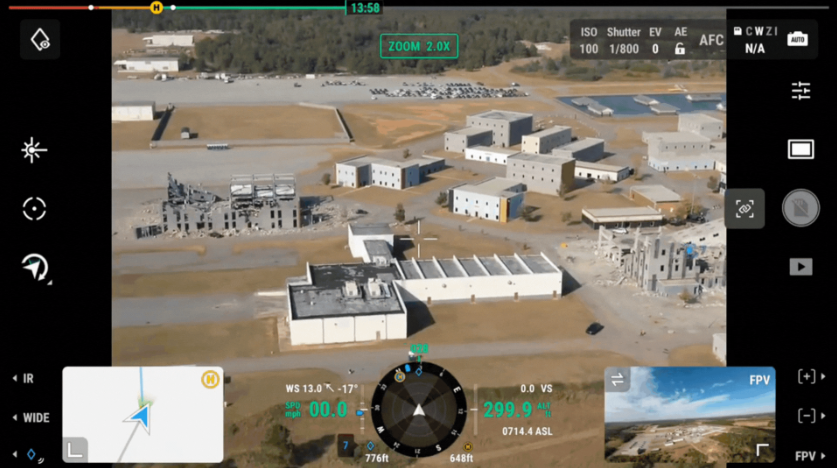
Task: Switch to the WIDE camera view
Action: [x=31, y=417]
